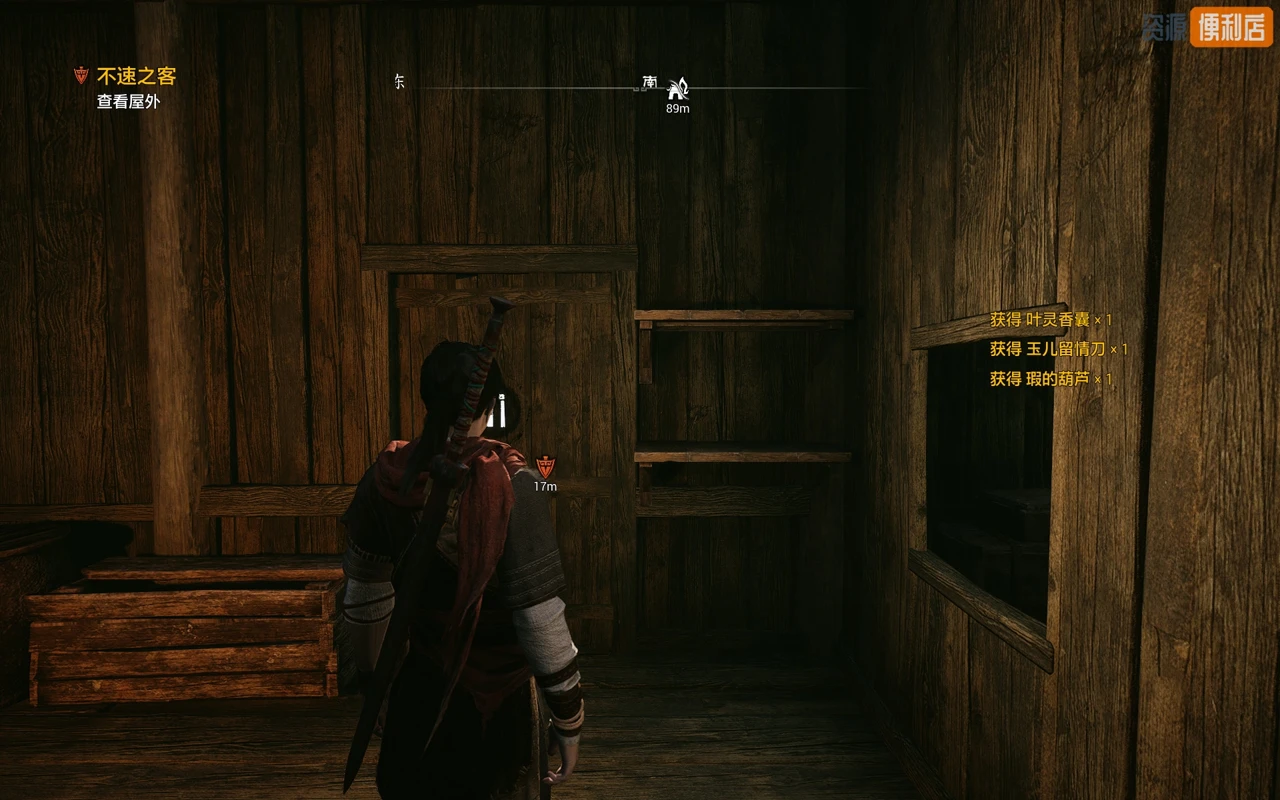Click the 玉儿留情刀 item pickup notification

point(1058,349)
